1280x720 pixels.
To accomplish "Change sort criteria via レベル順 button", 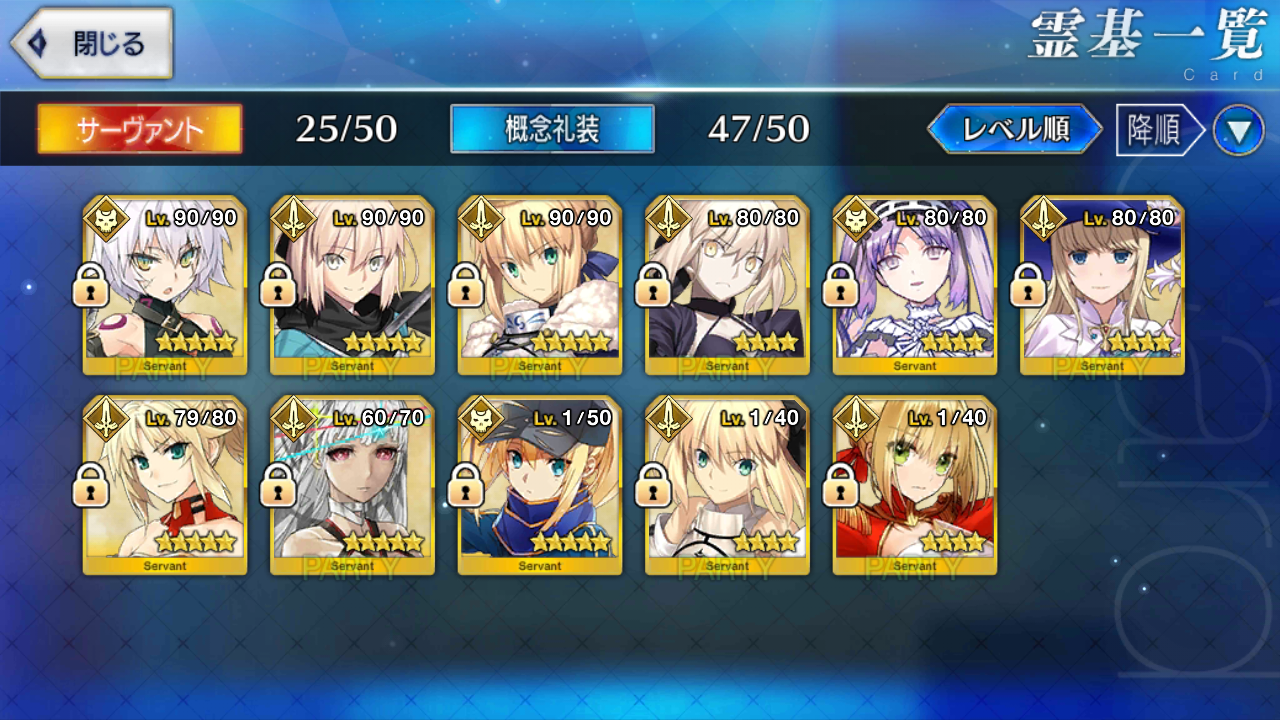I will click(1015, 129).
